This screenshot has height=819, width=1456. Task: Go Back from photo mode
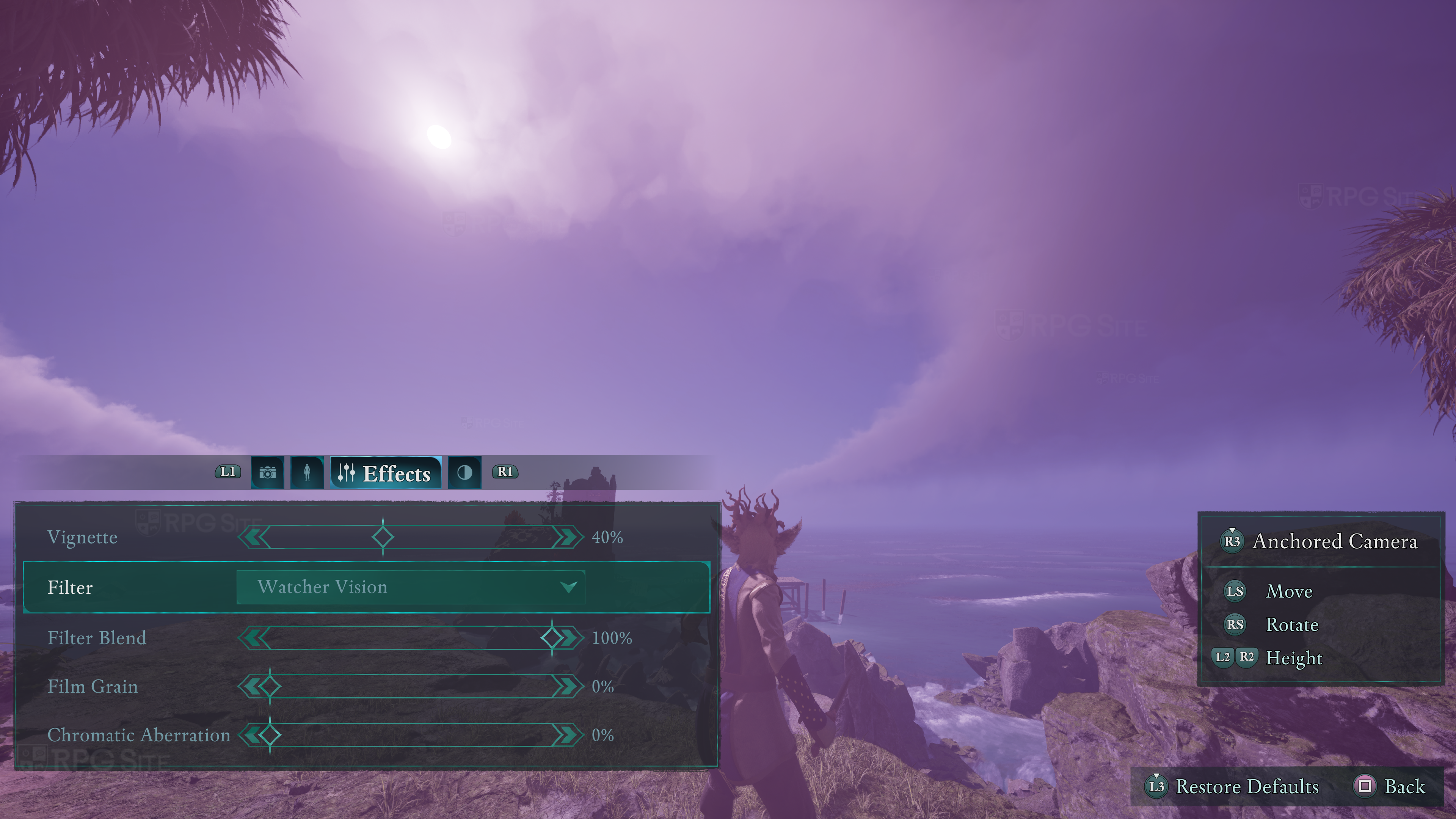tap(1390, 786)
